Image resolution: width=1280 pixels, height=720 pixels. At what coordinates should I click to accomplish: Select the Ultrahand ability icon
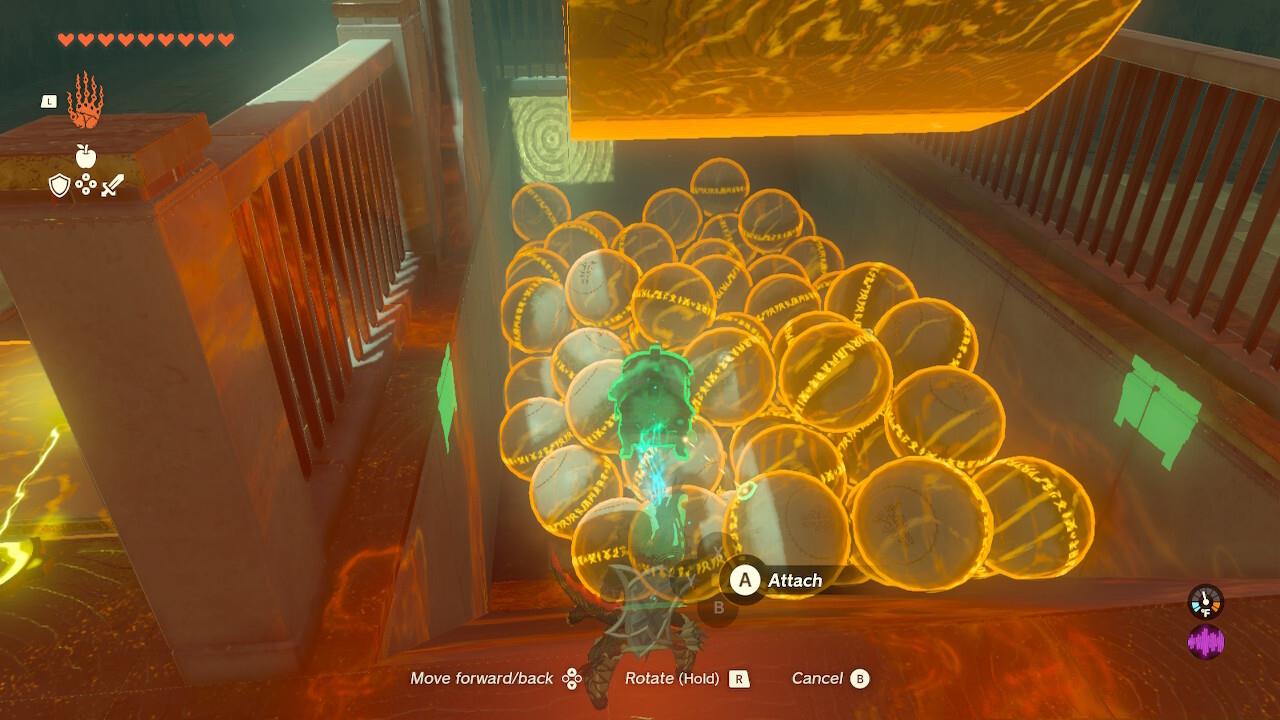point(85,103)
